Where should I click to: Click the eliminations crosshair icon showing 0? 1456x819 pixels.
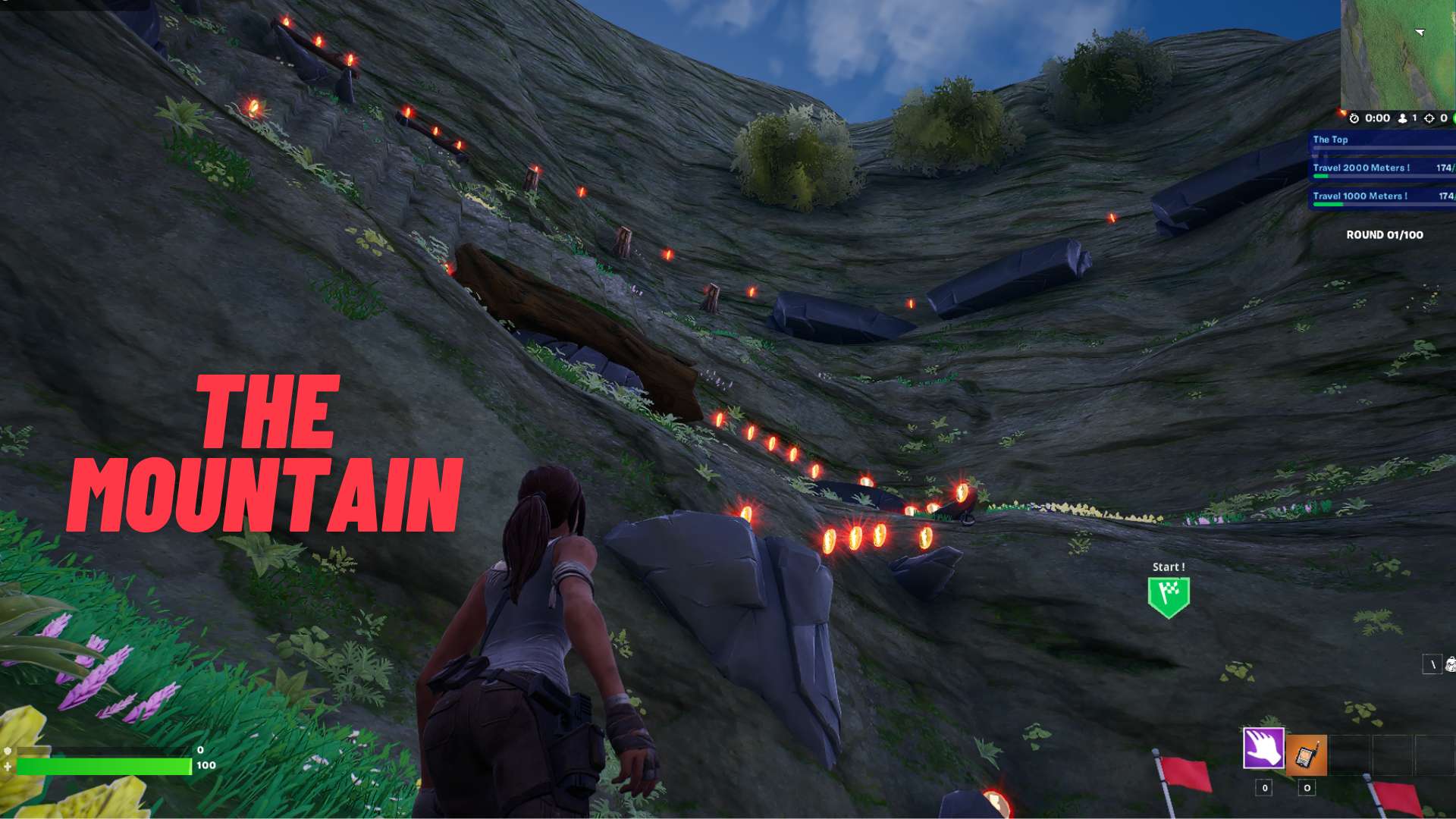click(x=1429, y=118)
